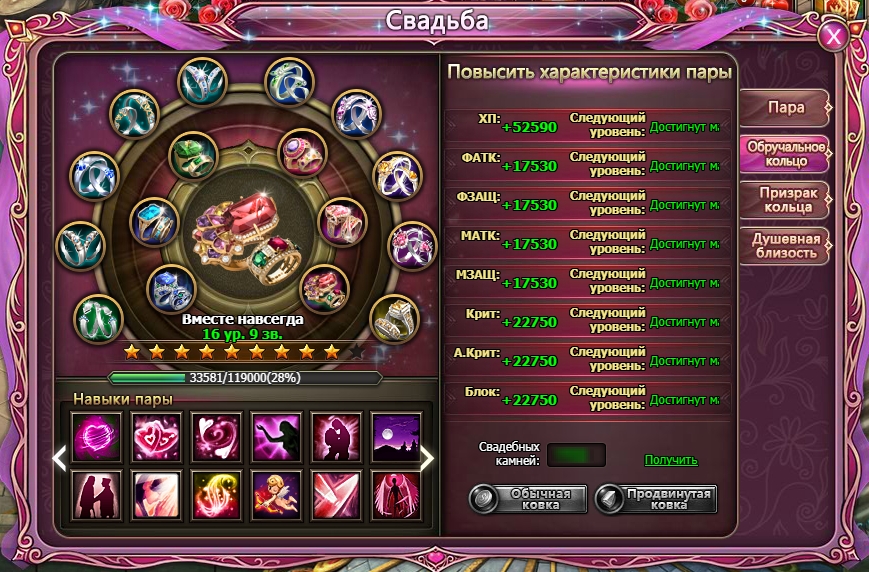Select the cupid with bow skill
869x572 pixels.
pos(277,494)
